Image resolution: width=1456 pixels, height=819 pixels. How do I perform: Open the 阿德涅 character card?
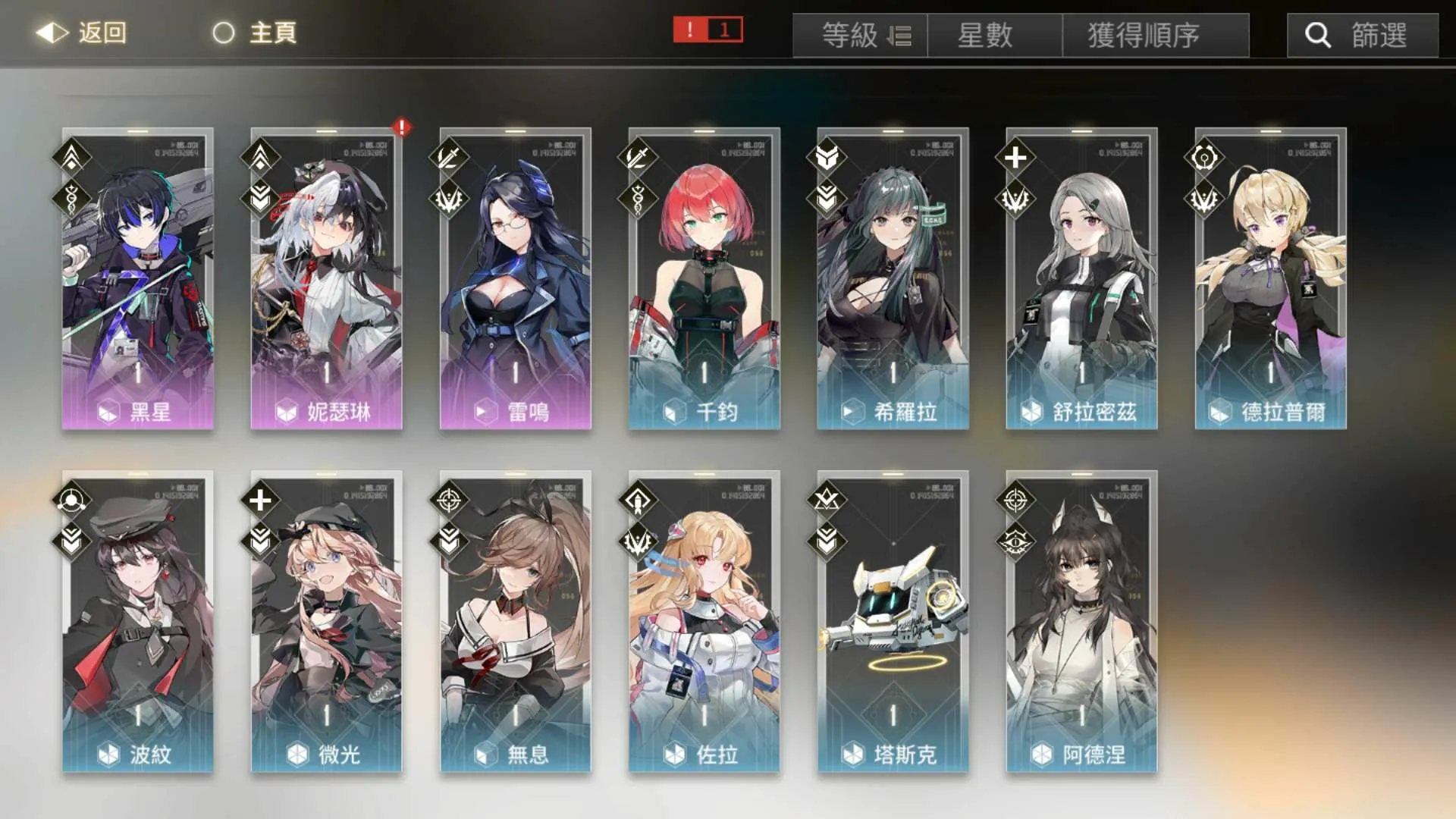click(1081, 621)
